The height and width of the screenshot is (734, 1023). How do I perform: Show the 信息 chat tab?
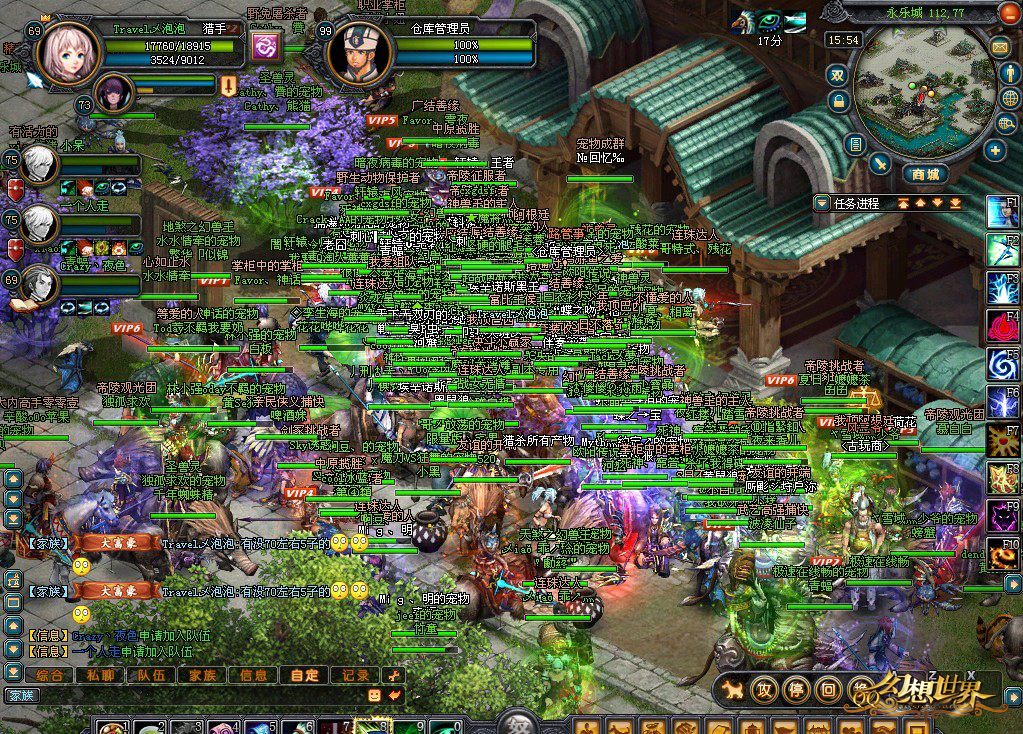pos(252,675)
